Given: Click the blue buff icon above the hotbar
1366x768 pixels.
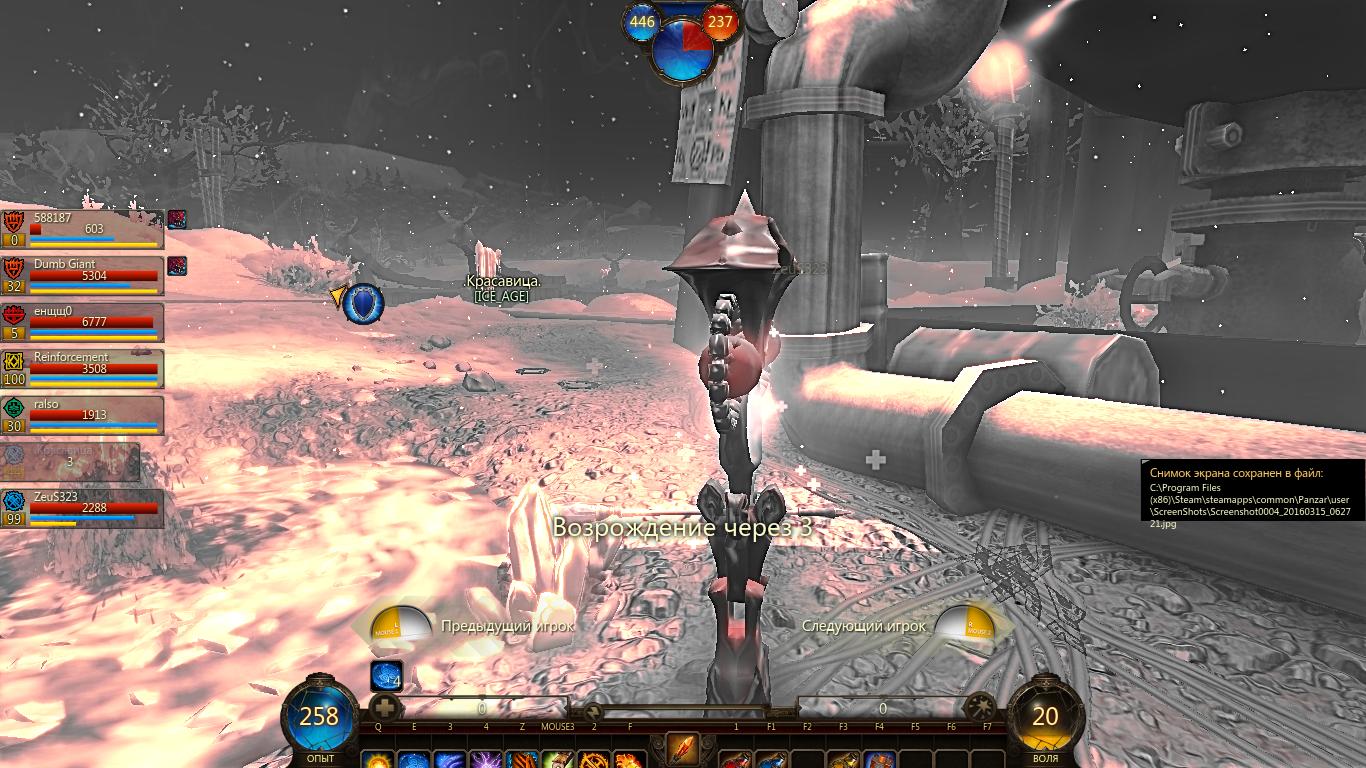Looking at the screenshot, I should (386, 677).
